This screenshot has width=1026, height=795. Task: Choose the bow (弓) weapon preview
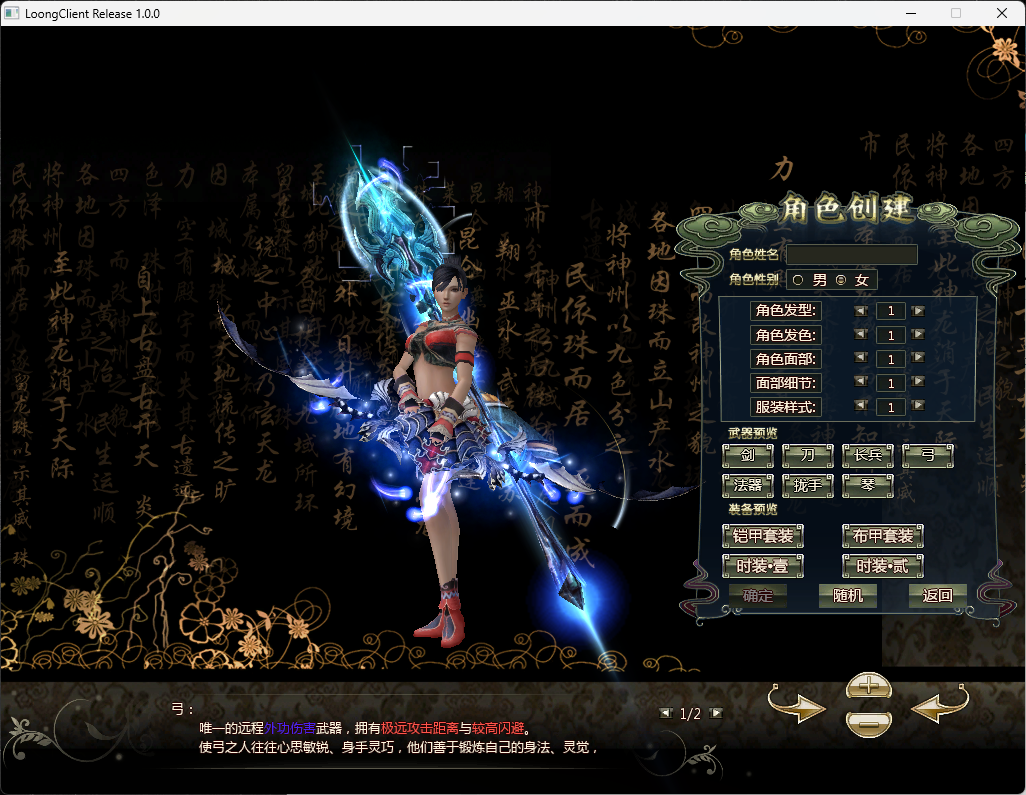tap(927, 456)
